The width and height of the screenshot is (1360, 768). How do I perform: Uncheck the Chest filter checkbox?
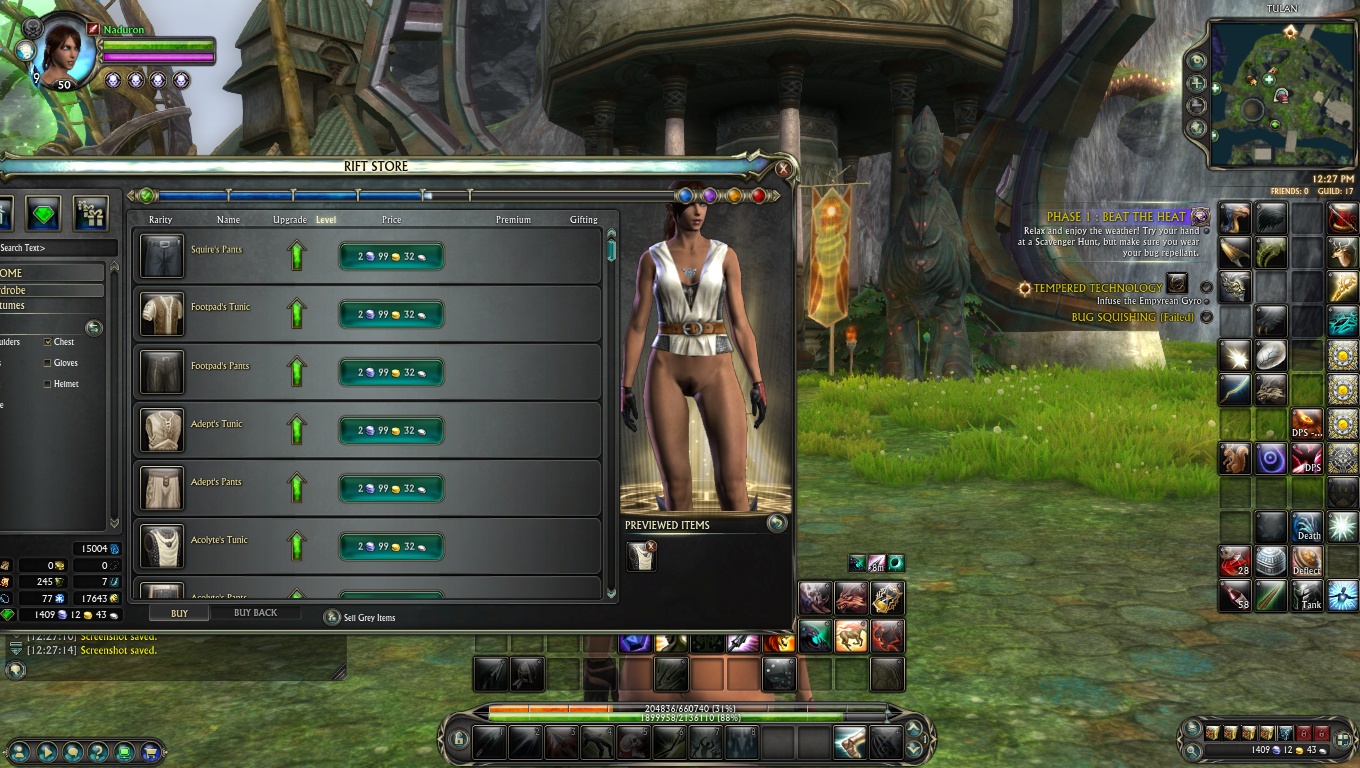pyautogui.click(x=48, y=342)
